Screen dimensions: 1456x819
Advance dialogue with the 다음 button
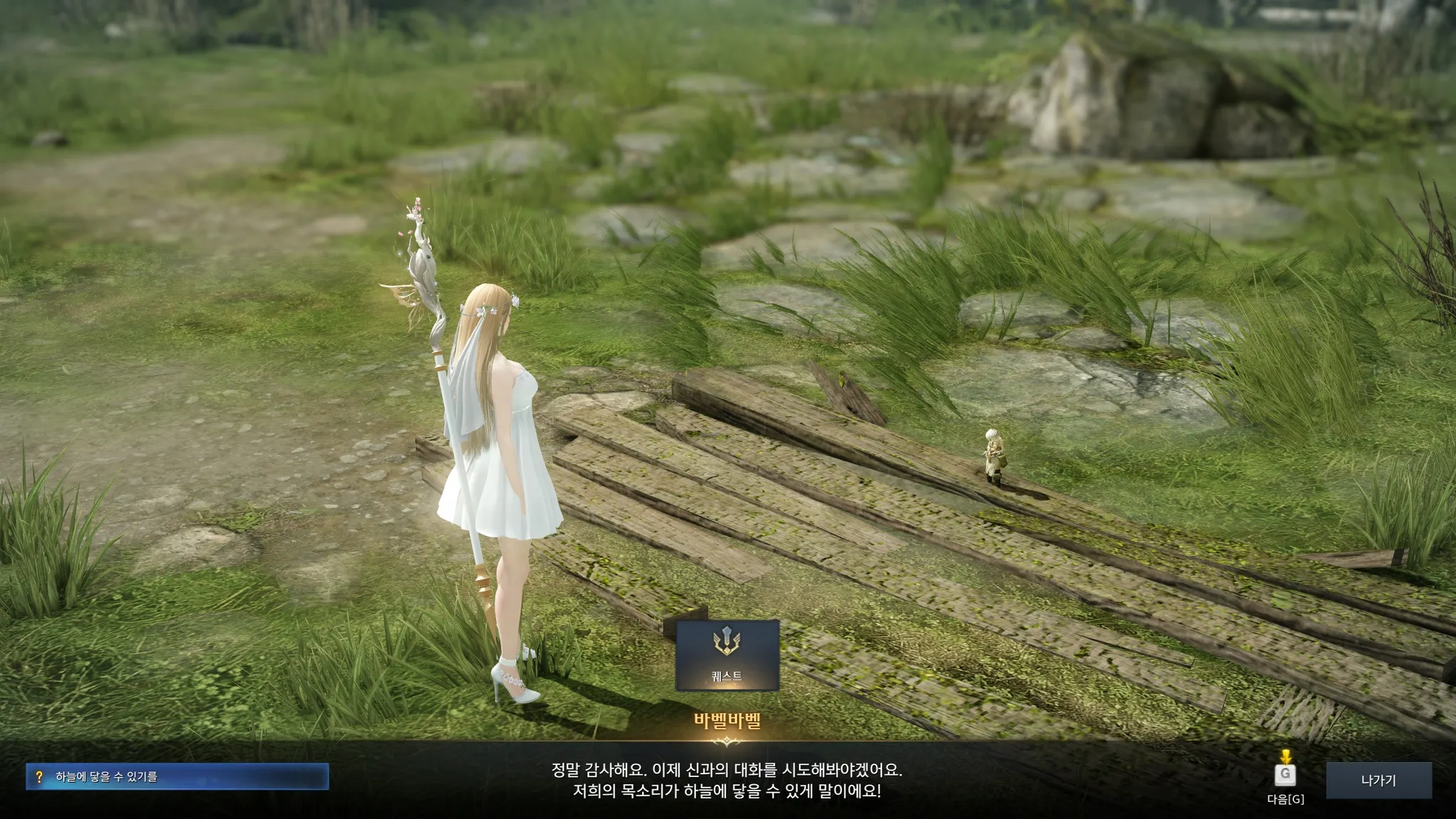point(1285,774)
